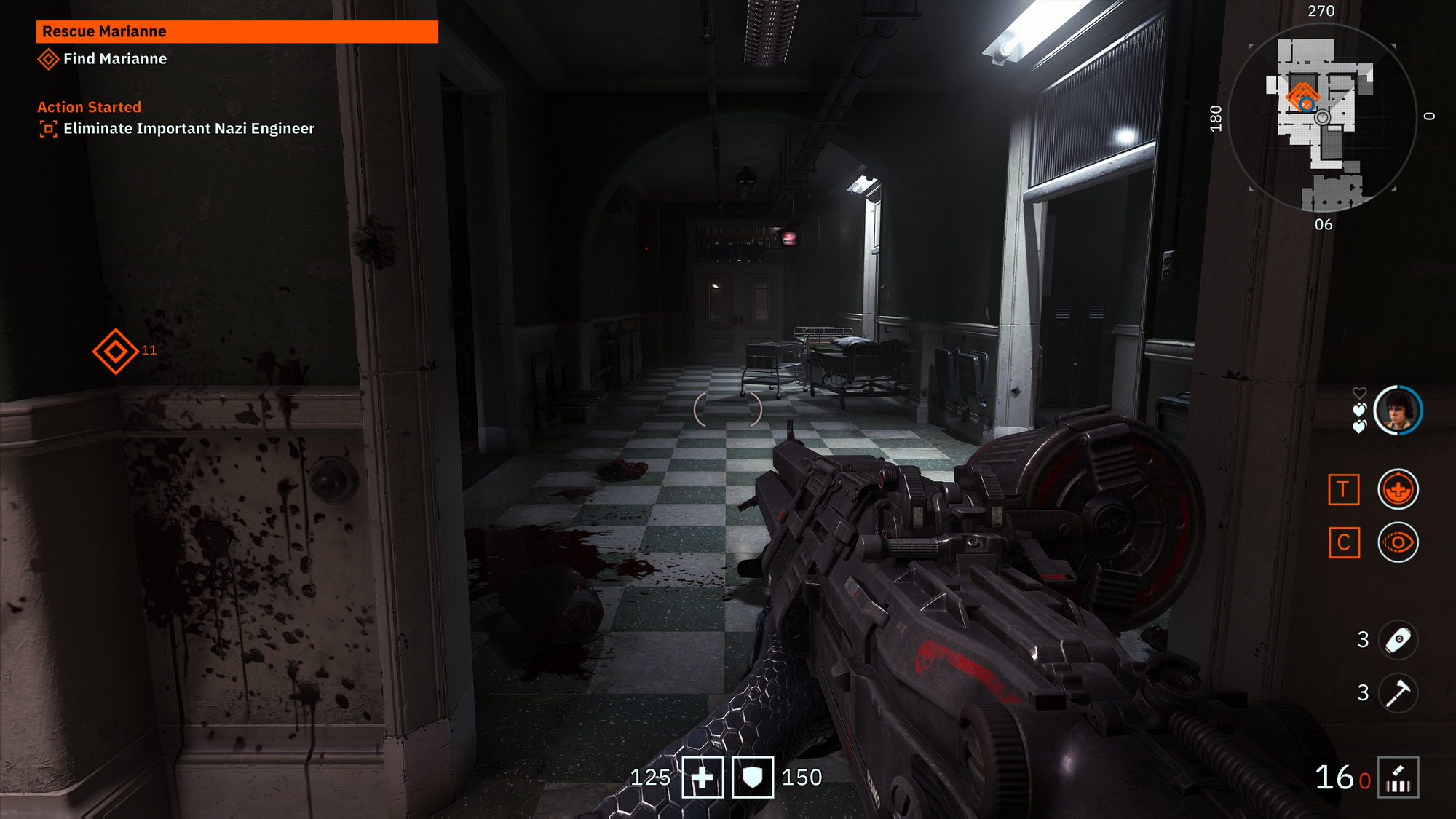
Task: Select the grenade item icon
Action: click(1397, 640)
